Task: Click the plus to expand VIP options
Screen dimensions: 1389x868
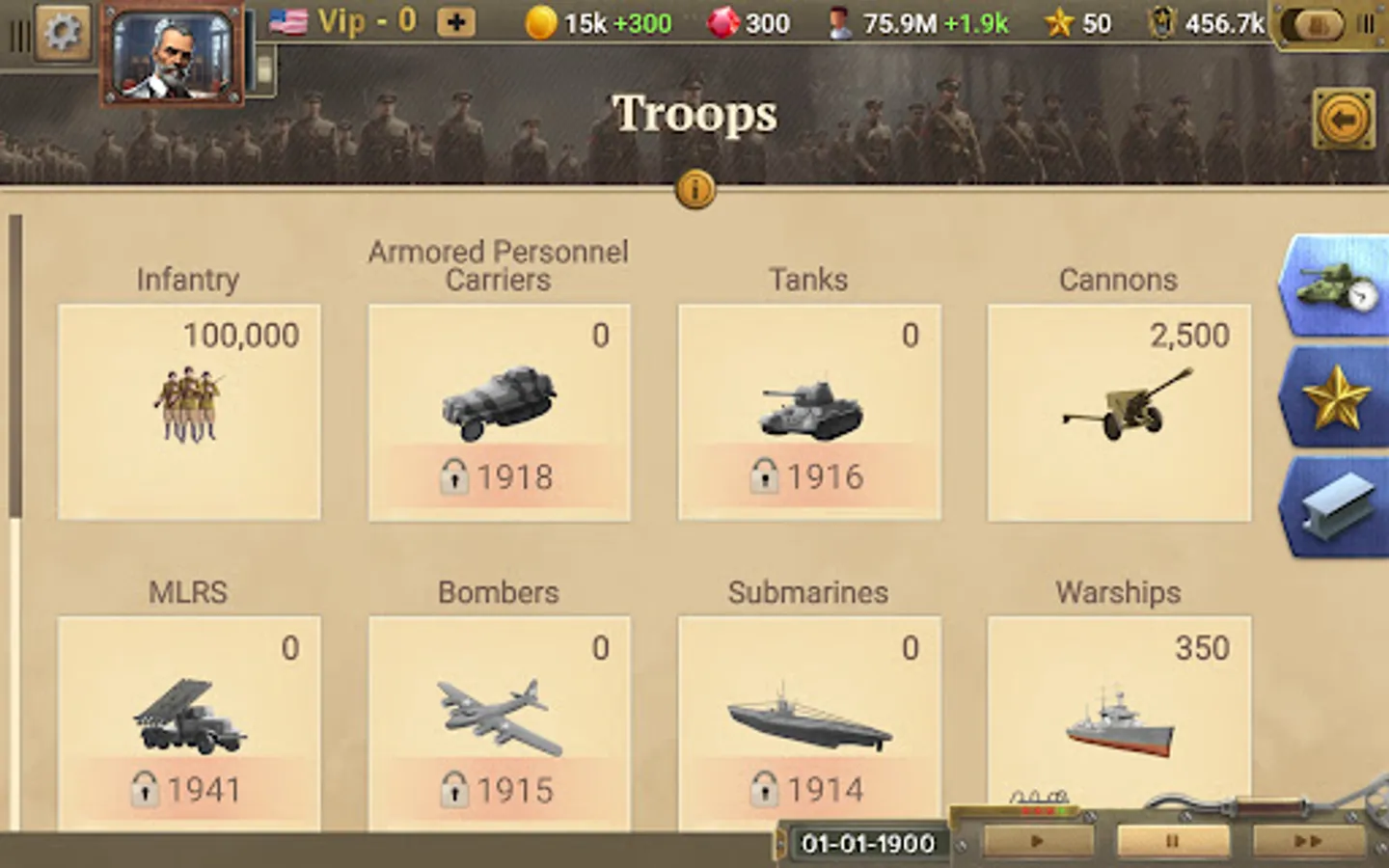Action: (x=455, y=22)
